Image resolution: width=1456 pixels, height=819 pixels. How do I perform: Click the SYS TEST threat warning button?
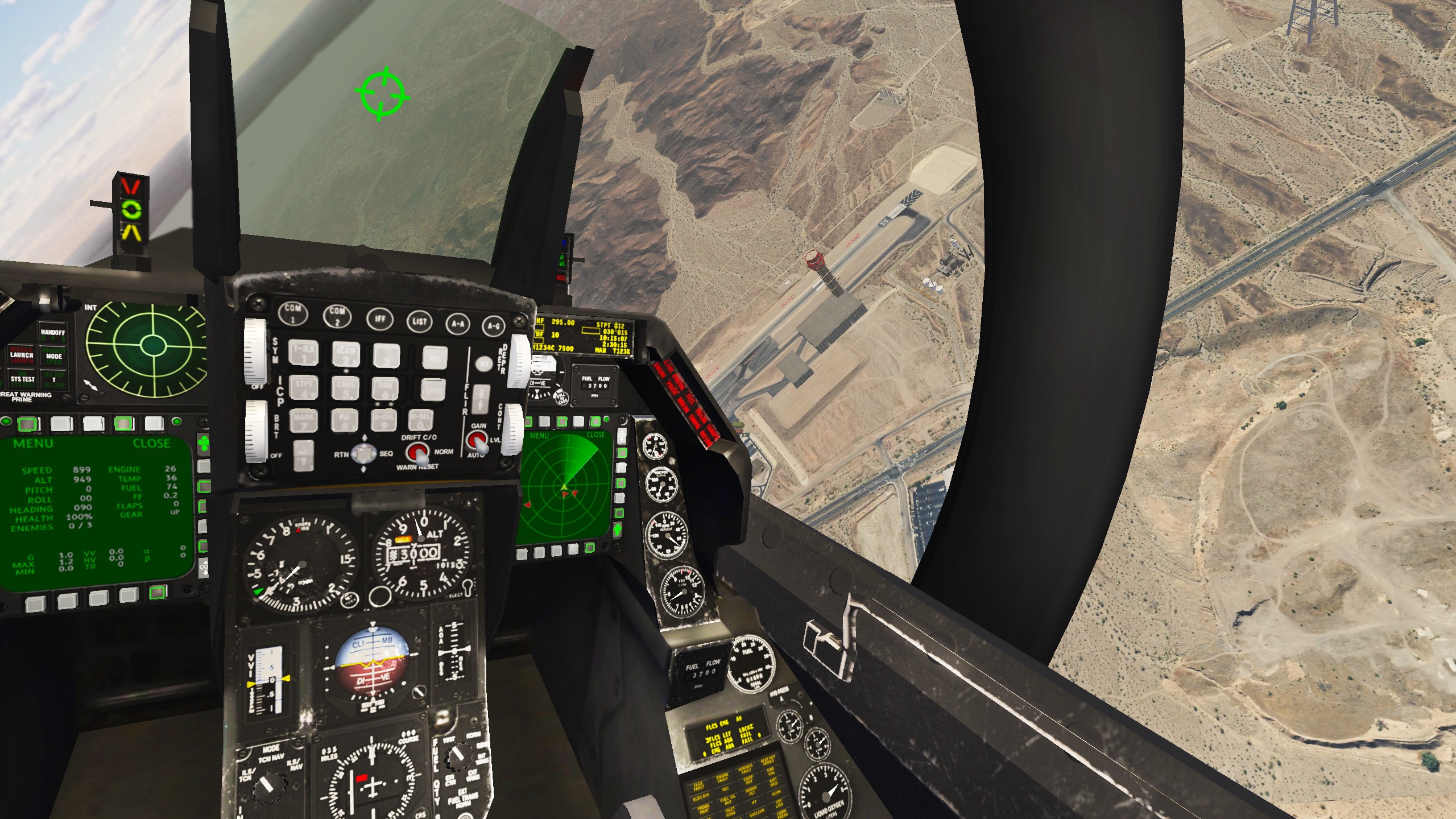click(23, 379)
